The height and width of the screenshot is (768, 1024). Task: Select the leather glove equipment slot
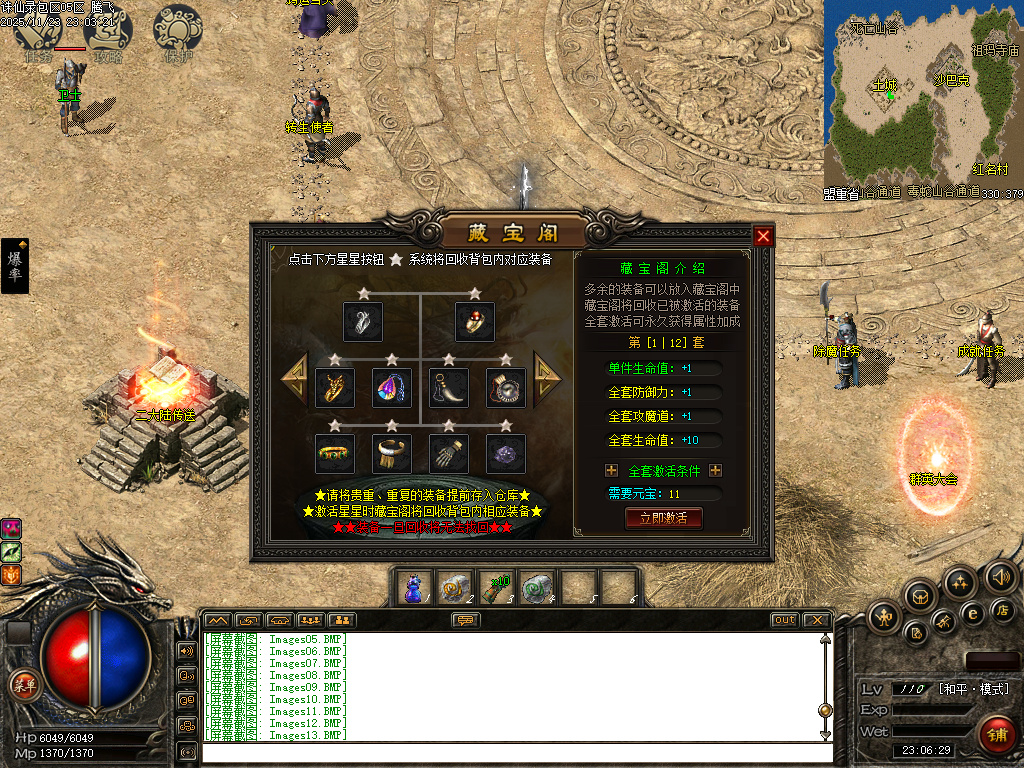448,453
